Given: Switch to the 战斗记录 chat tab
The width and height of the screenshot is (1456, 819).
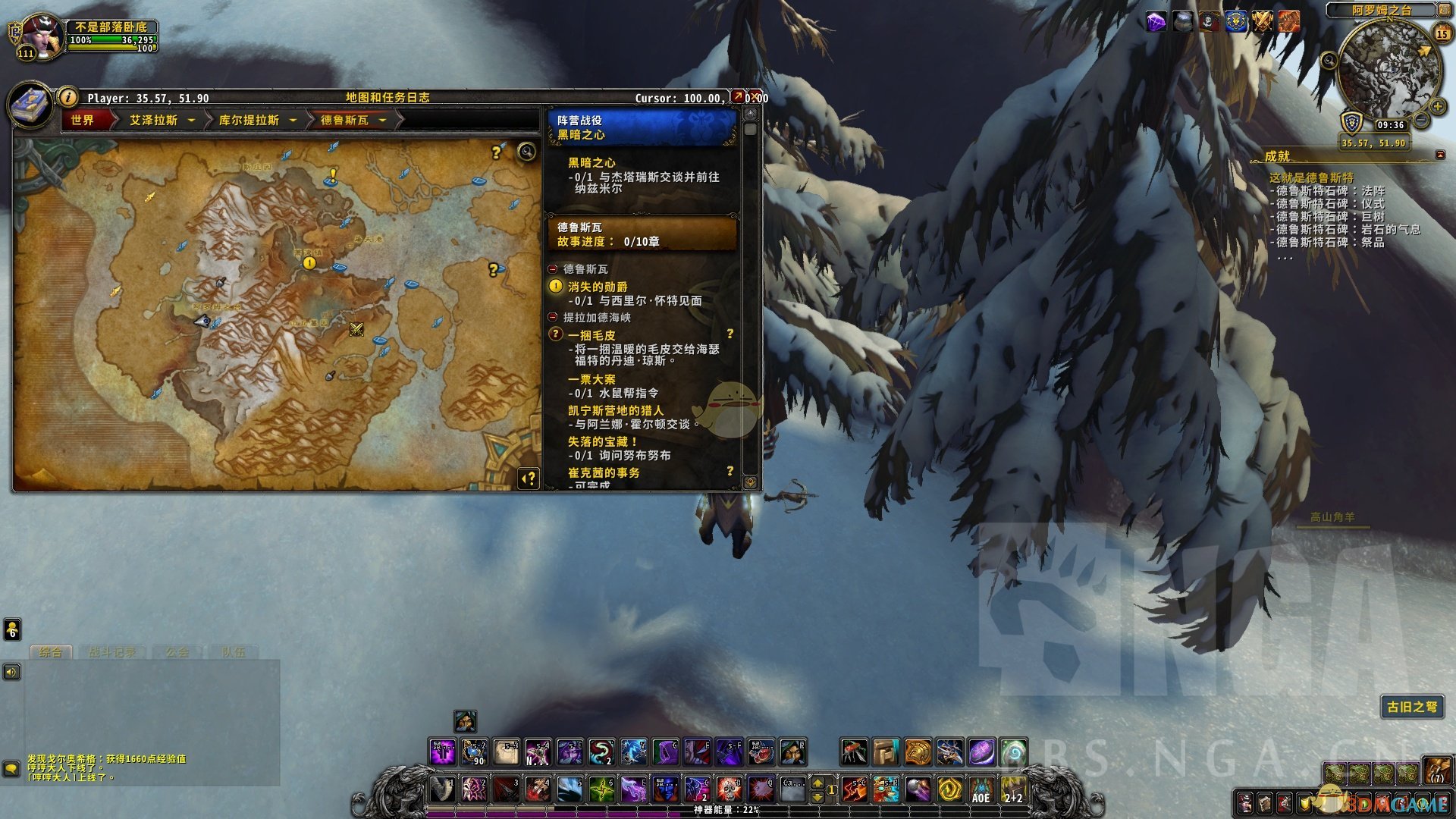Looking at the screenshot, I should (x=112, y=652).
